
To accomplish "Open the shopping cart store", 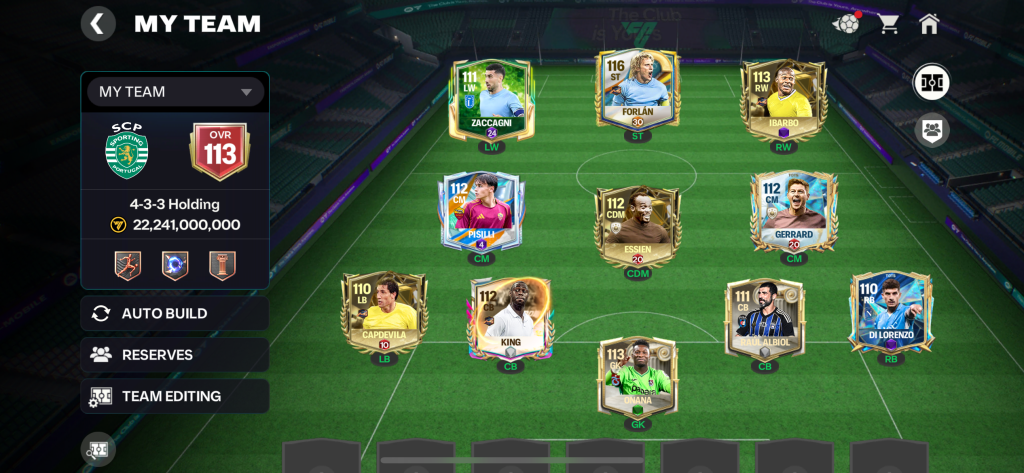I will click(x=888, y=24).
